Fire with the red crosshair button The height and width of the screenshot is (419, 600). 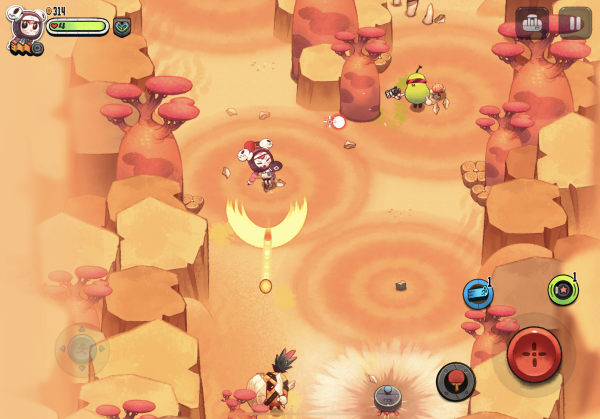[x=533, y=354]
